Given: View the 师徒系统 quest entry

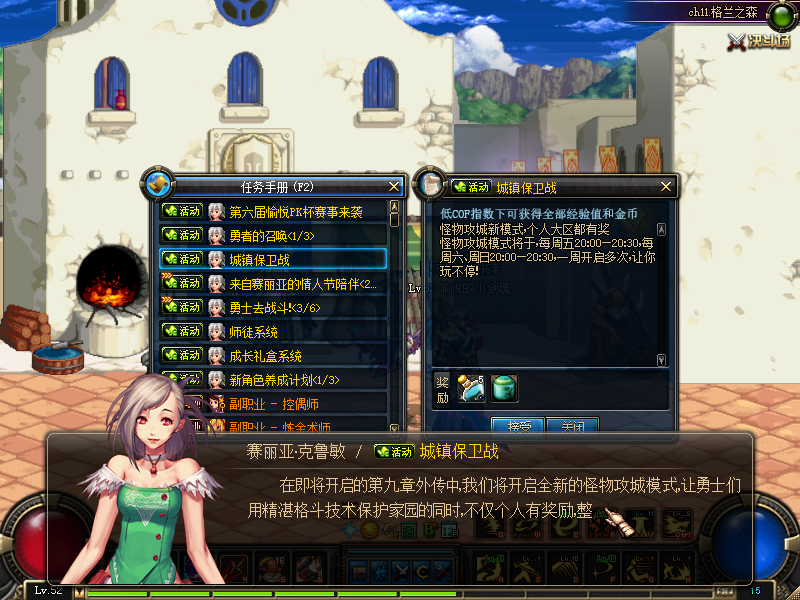Looking at the screenshot, I should pos(253,331).
